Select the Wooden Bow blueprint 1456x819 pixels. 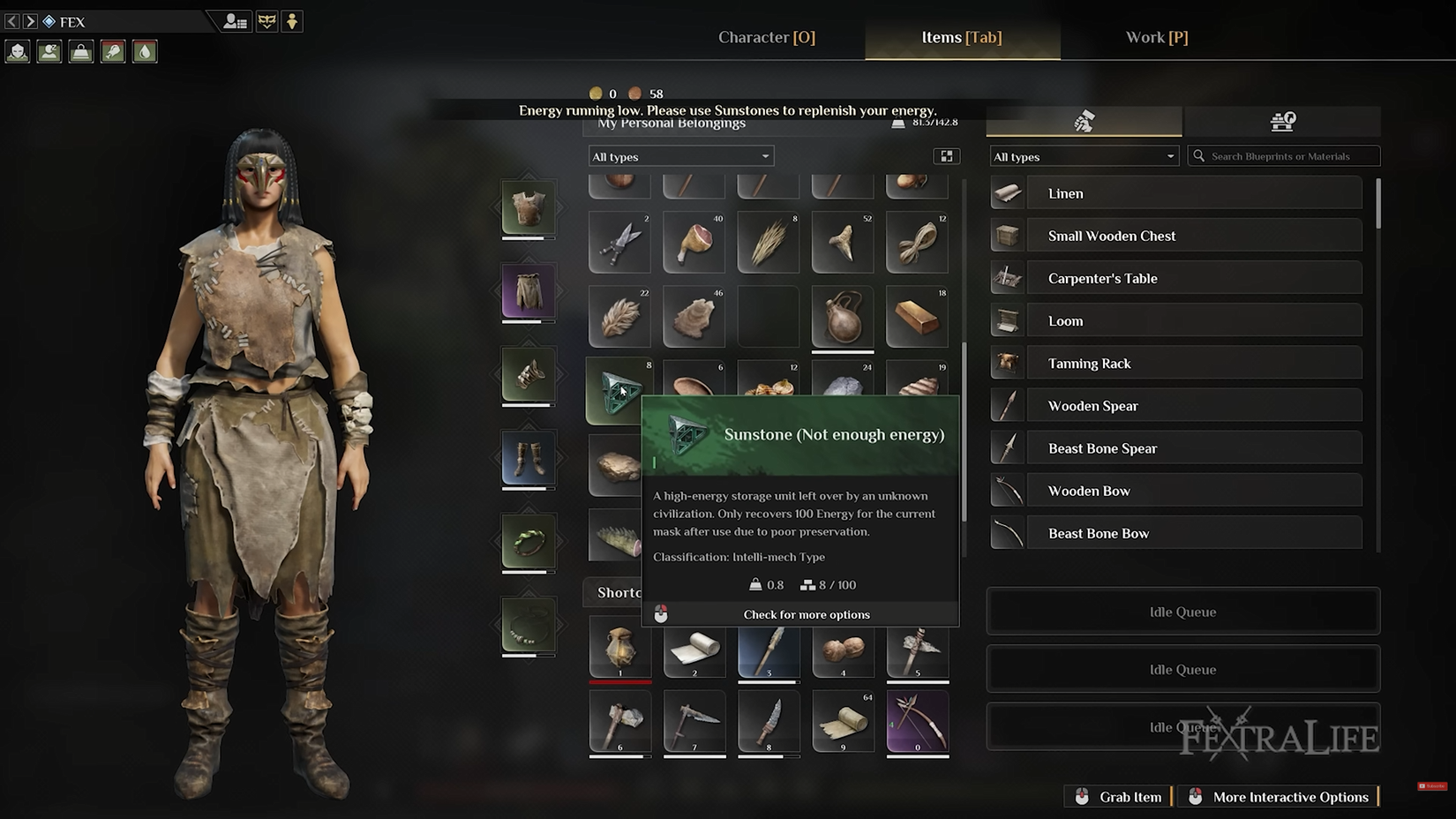[1176, 491]
